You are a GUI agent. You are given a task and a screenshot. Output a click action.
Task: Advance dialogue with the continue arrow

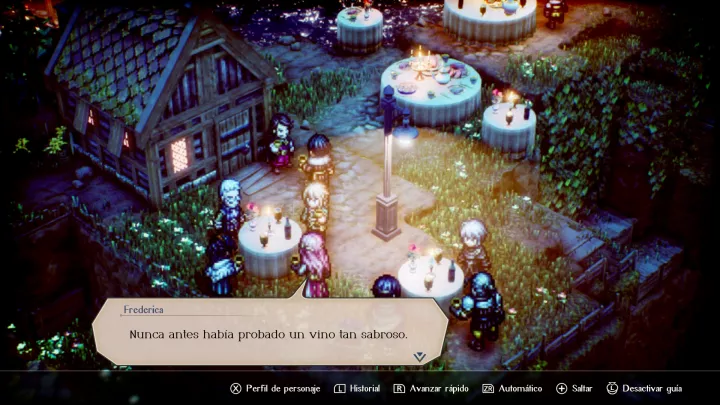coord(419,356)
